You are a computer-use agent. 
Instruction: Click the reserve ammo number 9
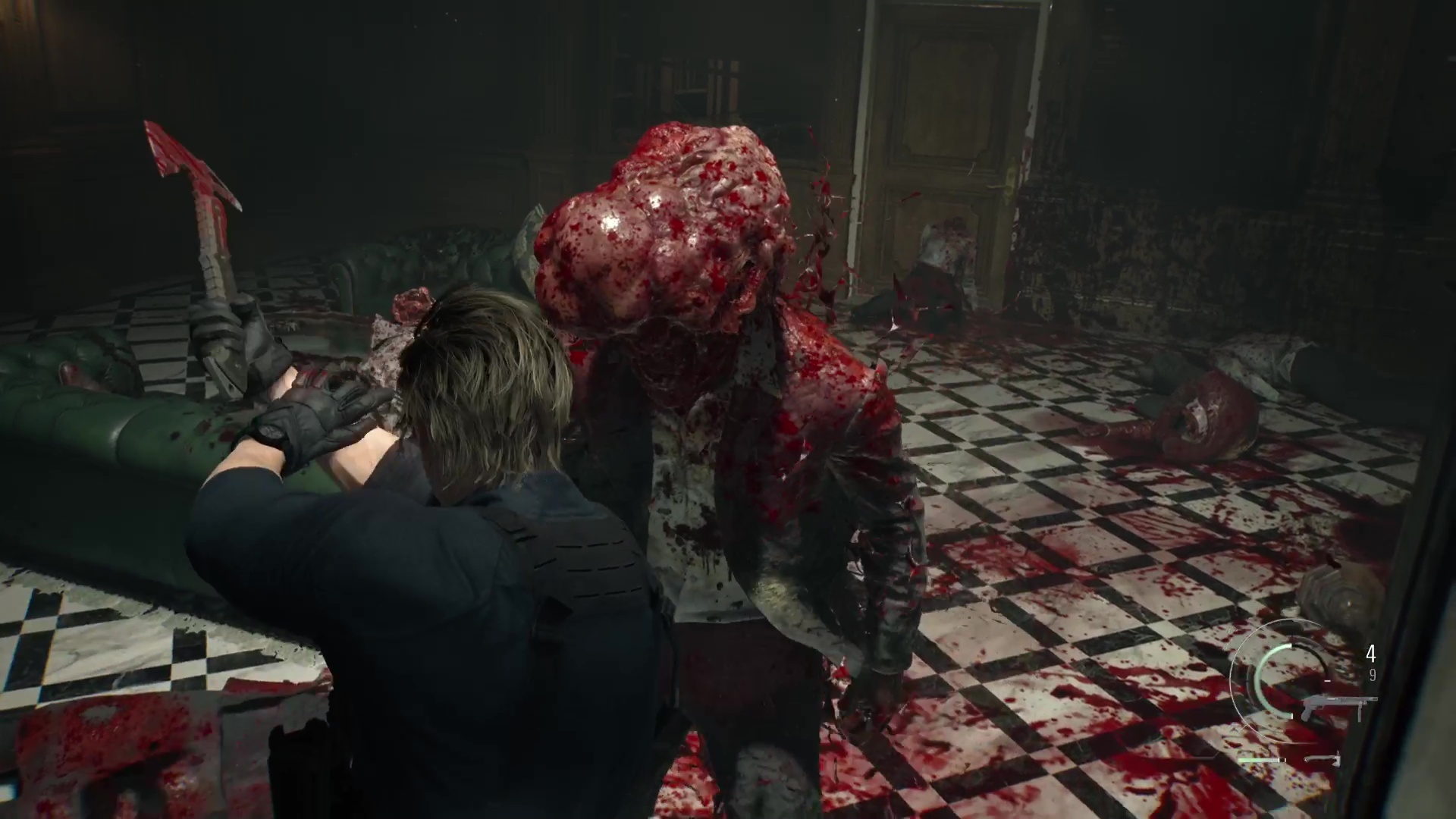tap(1372, 674)
